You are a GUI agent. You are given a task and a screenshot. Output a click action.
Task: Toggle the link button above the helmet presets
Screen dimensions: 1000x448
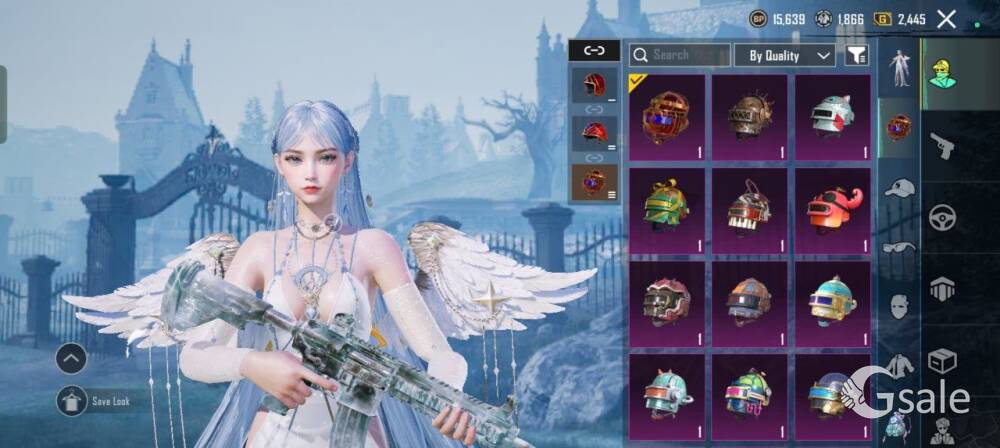(x=594, y=49)
